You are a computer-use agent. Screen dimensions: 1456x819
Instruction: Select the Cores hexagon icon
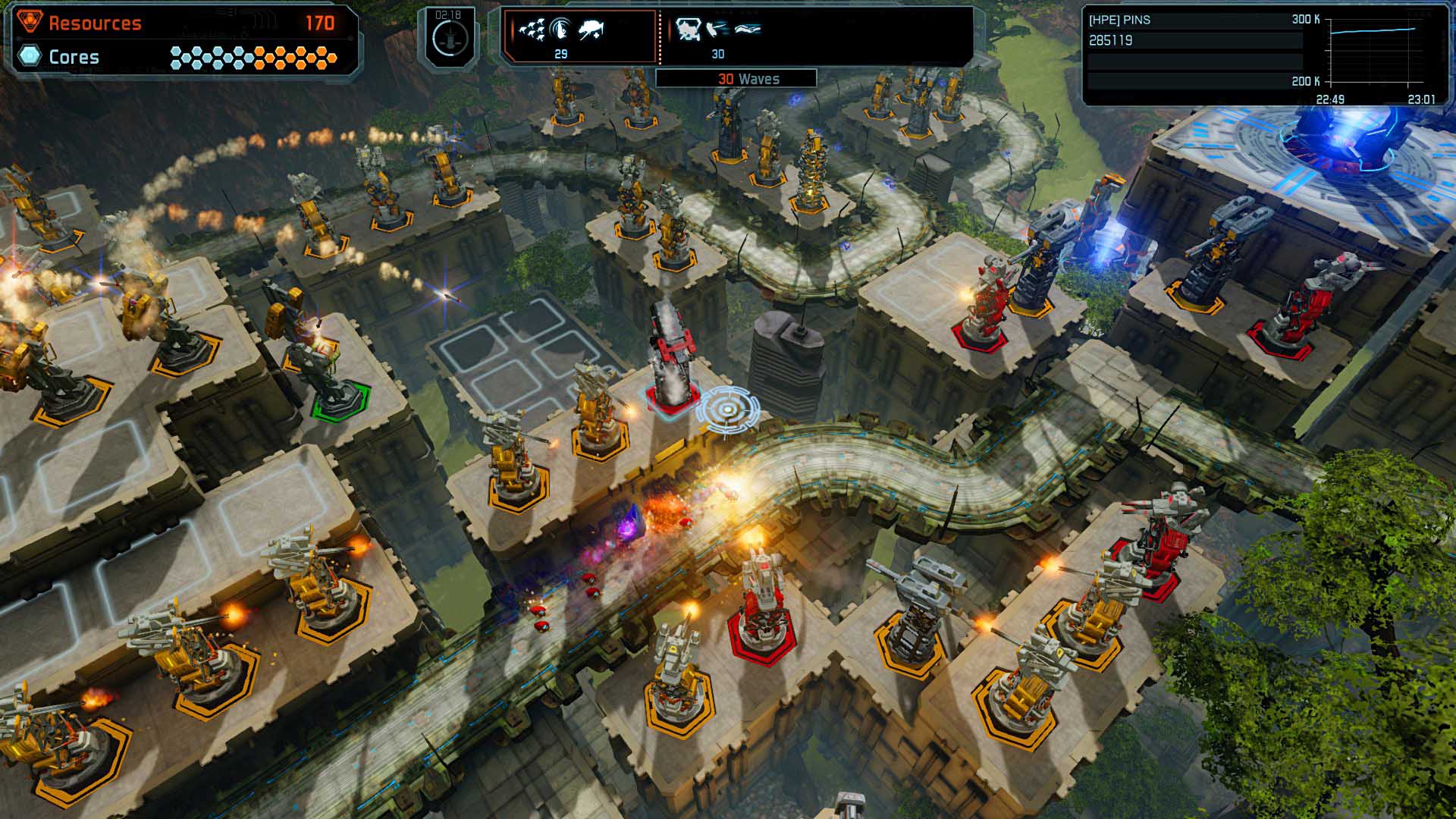click(x=28, y=56)
